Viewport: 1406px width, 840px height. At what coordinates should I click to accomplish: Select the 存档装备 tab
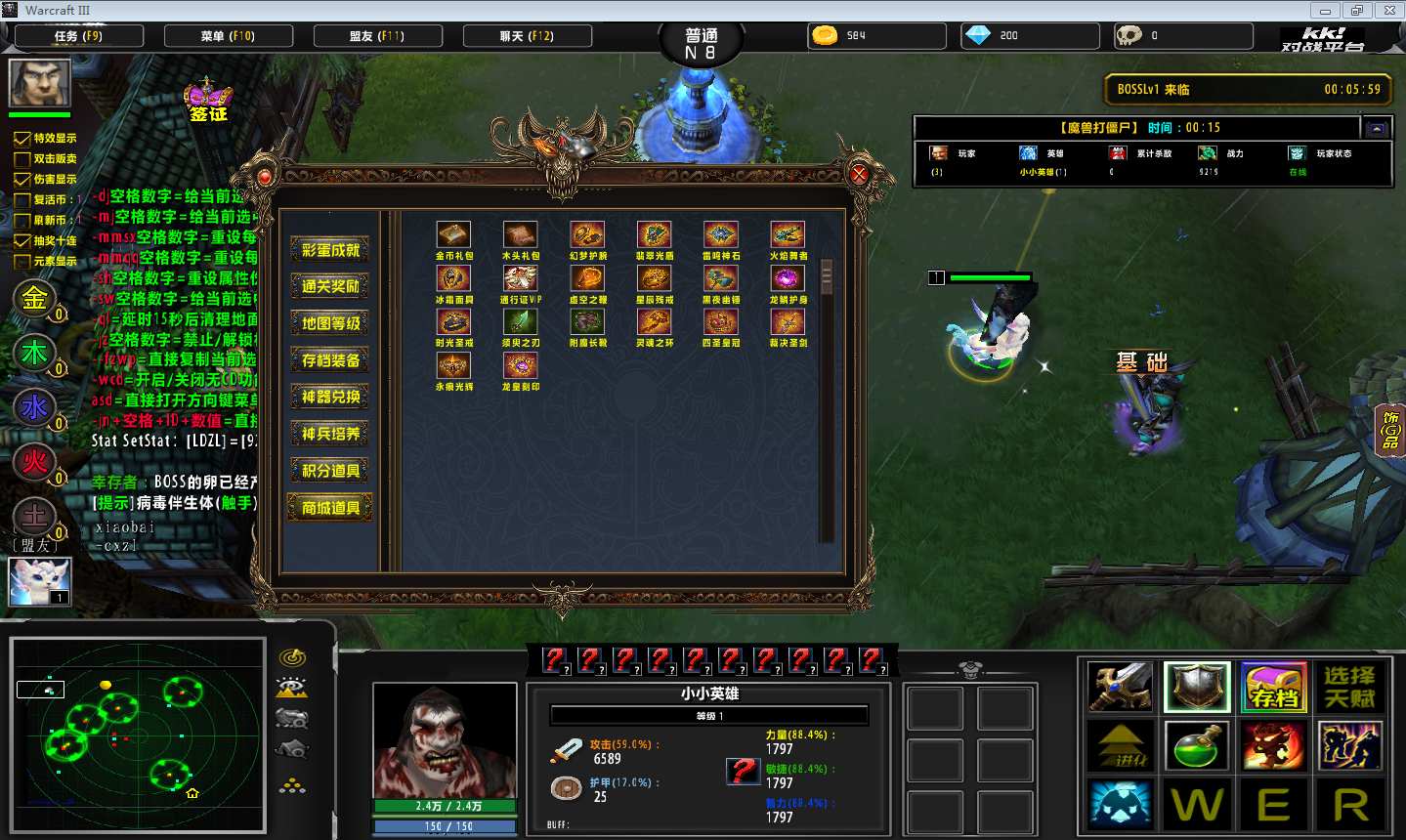[x=330, y=360]
